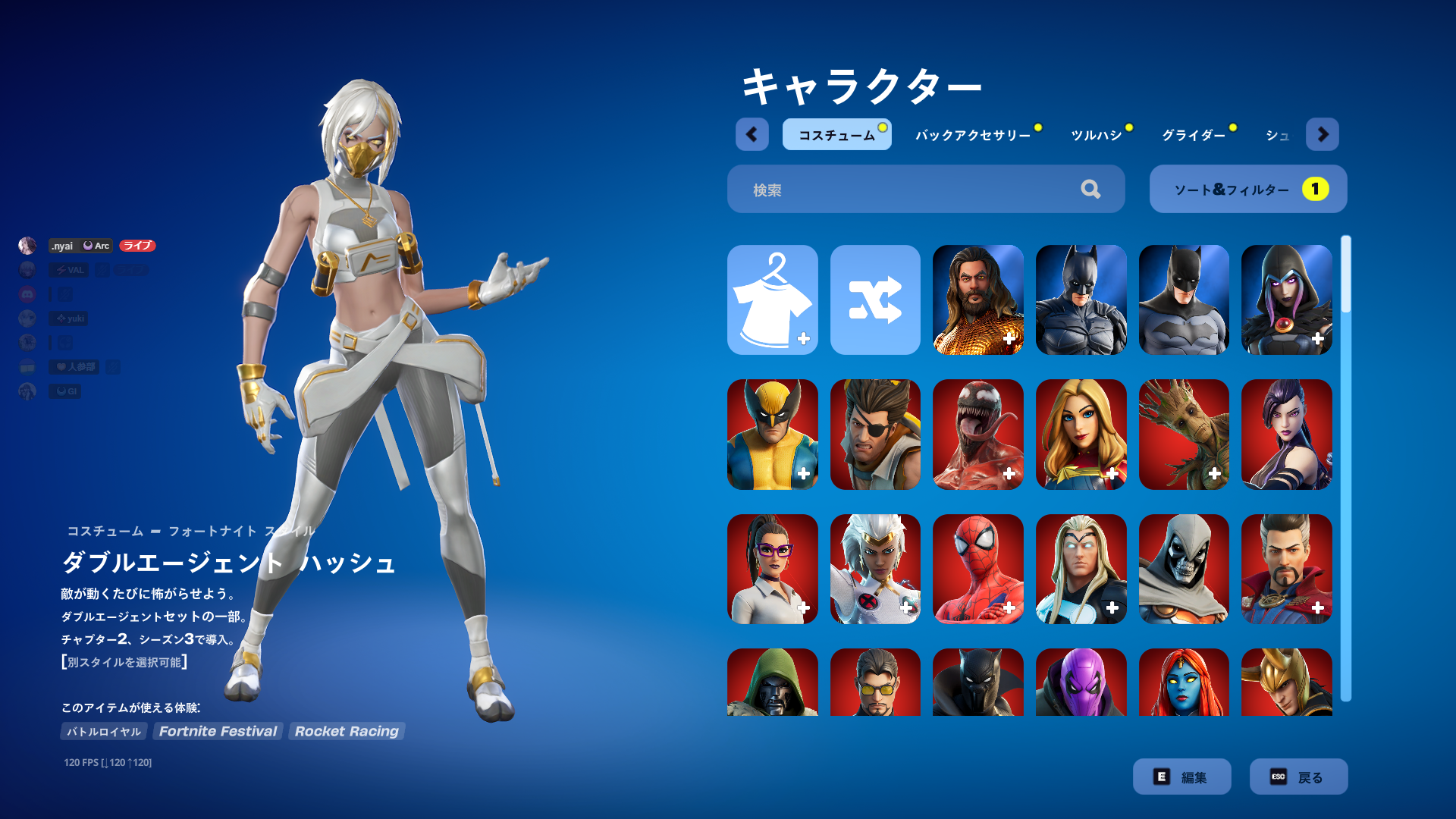
Task: Pick the Aquaman costume thumbnail
Action: click(977, 300)
